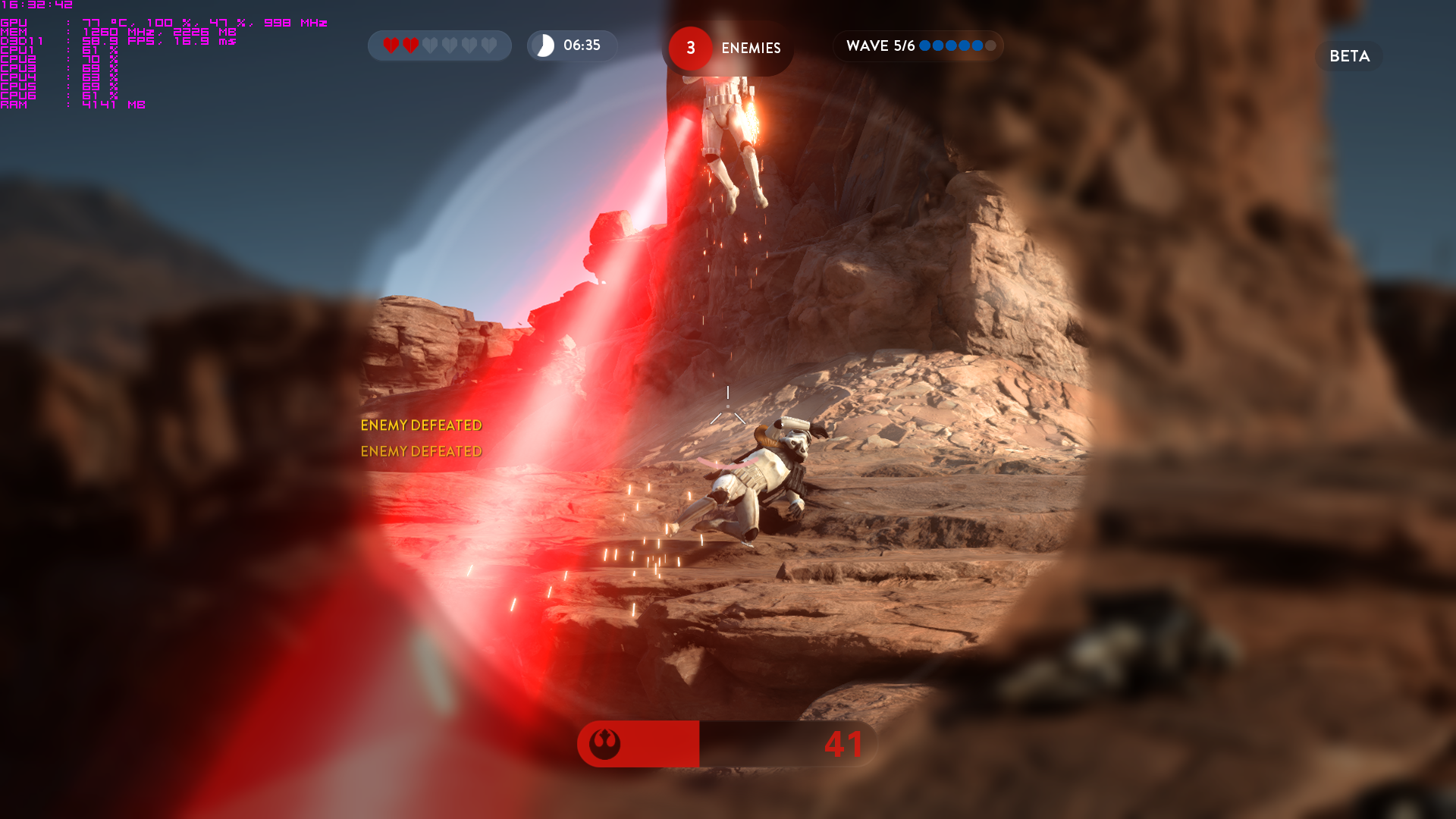
Task: Select the red enemies remaining counter
Action: tap(690, 49)
